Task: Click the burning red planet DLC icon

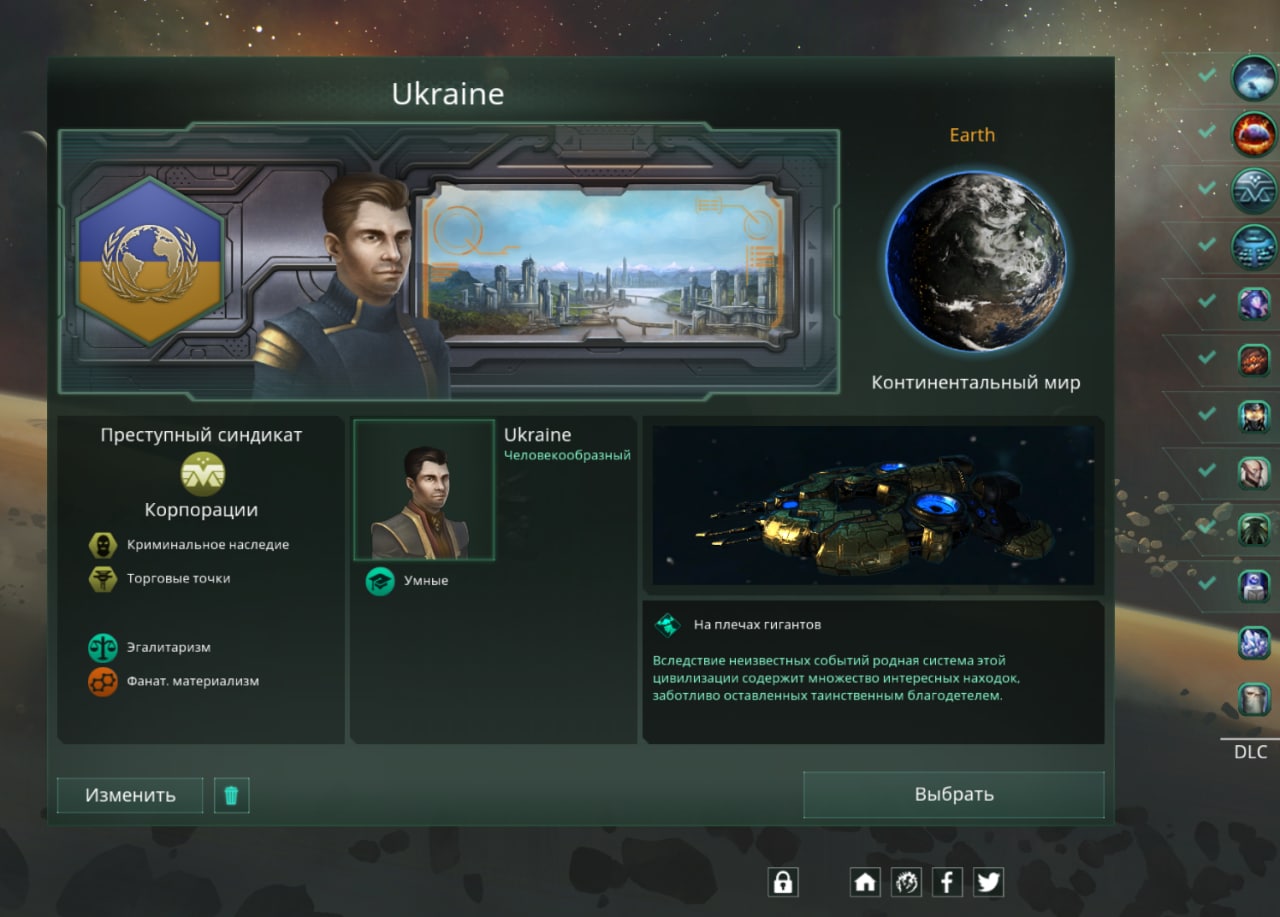Action: pyautogui.click(x=1253, y=133)
